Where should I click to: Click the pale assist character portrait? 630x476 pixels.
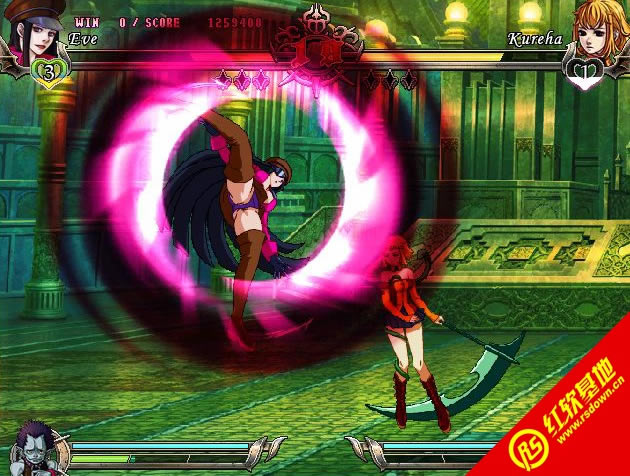[33, 447]
